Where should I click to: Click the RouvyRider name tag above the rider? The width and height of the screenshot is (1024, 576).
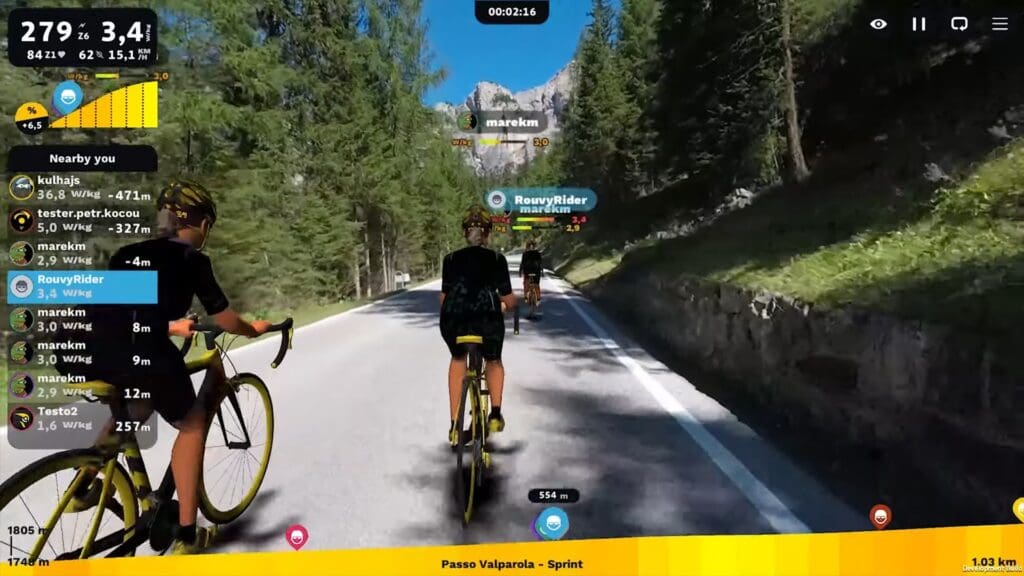[540, 199]
